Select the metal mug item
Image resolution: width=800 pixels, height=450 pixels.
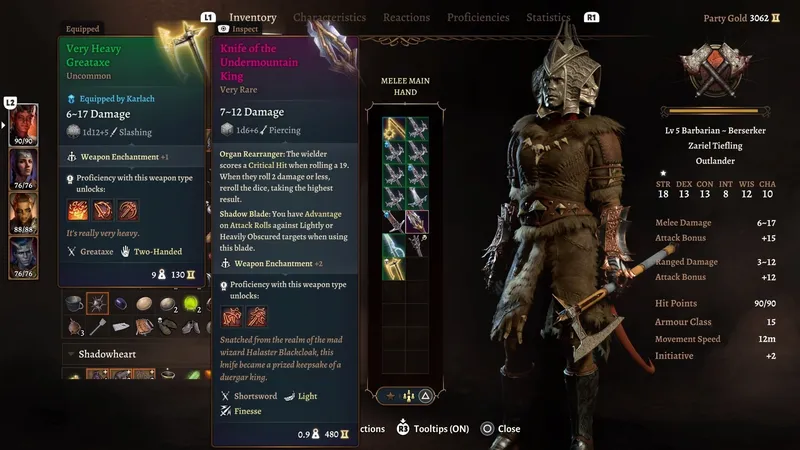(74, 303)
